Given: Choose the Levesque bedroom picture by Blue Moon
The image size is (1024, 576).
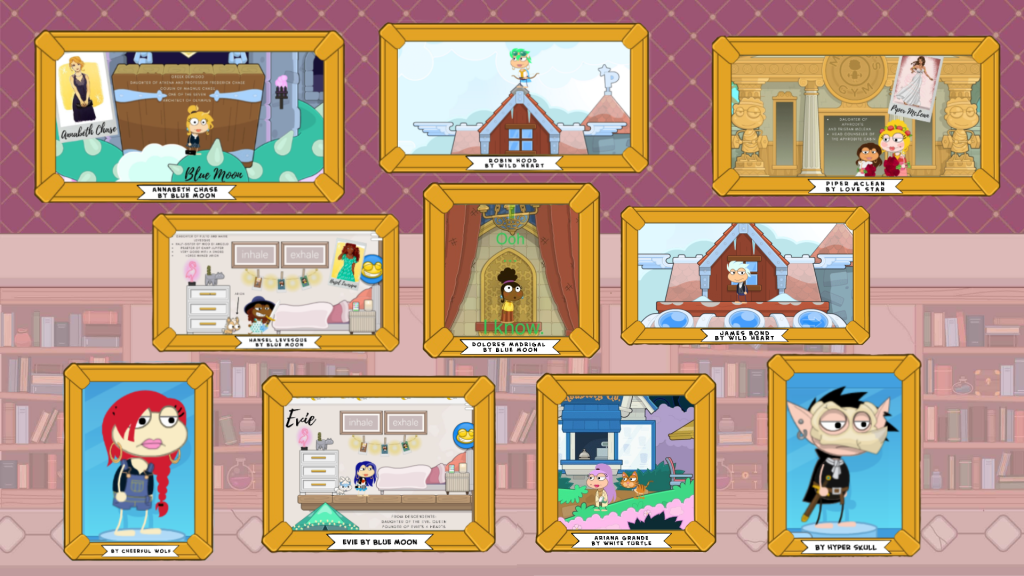Looking at the screenshot, I should point(275,284).
